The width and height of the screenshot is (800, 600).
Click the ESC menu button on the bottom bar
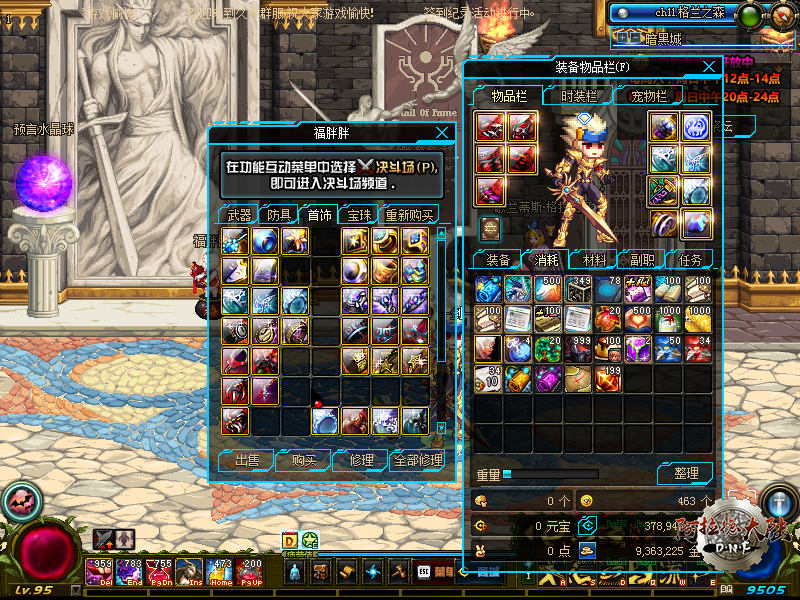coord(423,572)
